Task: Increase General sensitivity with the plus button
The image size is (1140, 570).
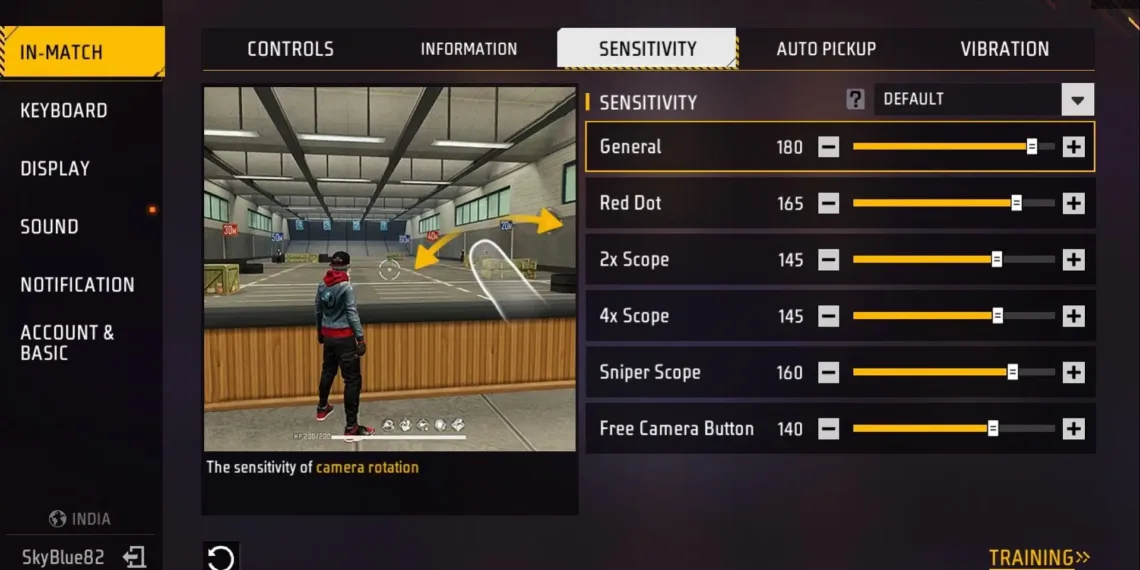Action: pos(1073,147)
